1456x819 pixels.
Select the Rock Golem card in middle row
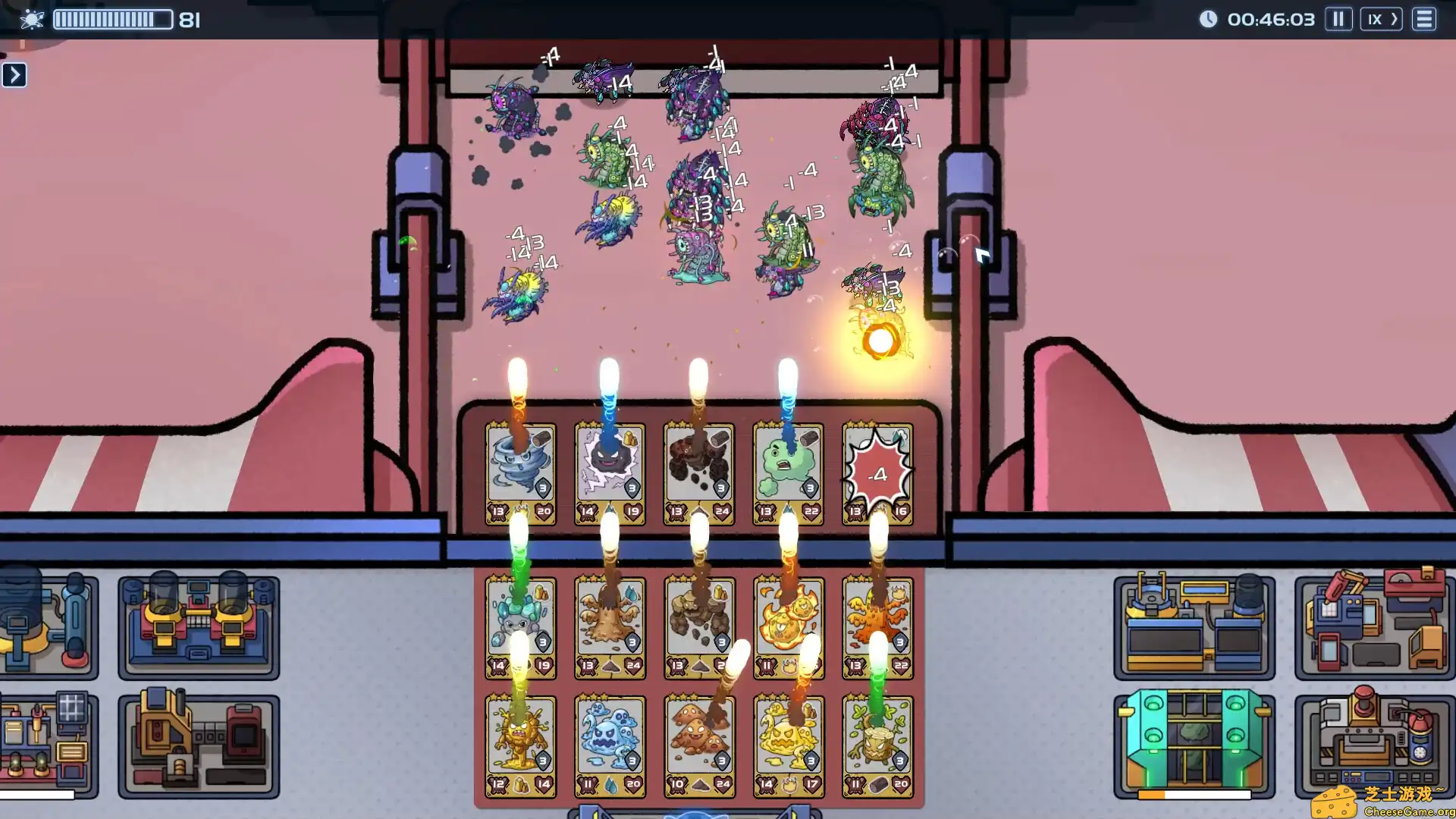(699, 622)
